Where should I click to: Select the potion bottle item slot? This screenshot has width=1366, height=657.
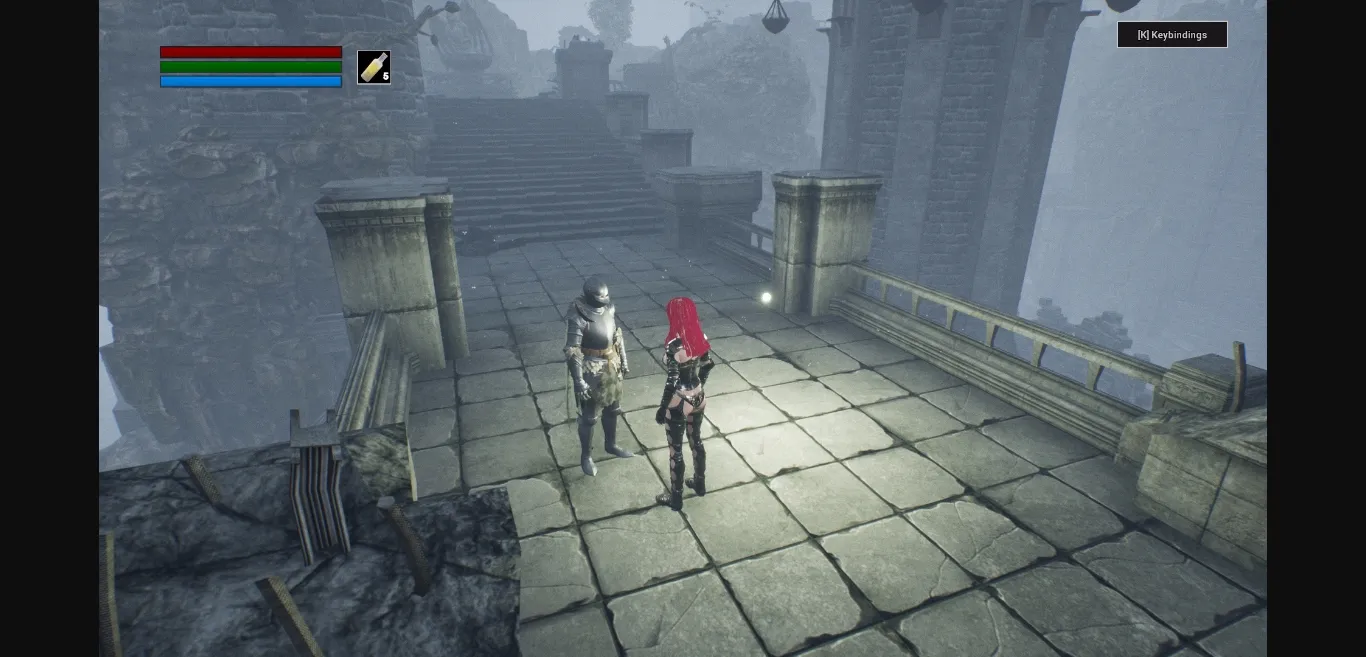coord(373,68)
